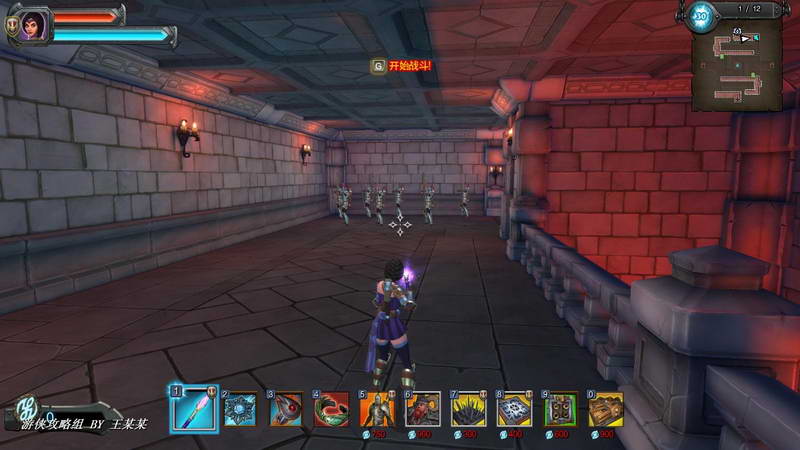Select the black floor spikes trap
The width and height of the screenshot is (800, 450).
pos(469,409)
